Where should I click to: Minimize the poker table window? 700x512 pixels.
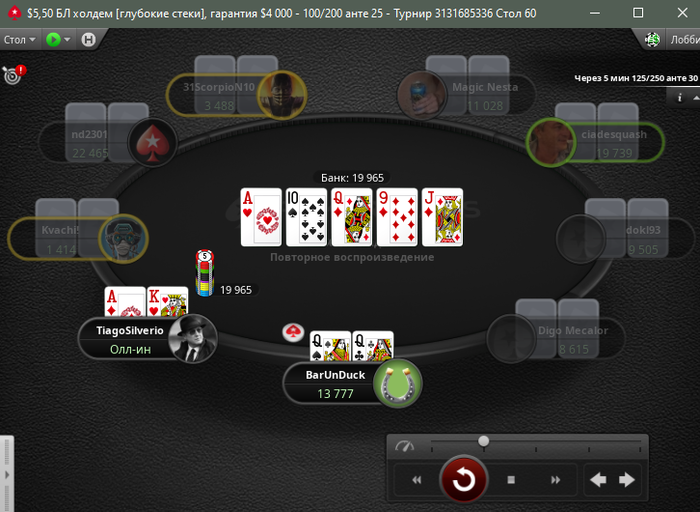602,13
